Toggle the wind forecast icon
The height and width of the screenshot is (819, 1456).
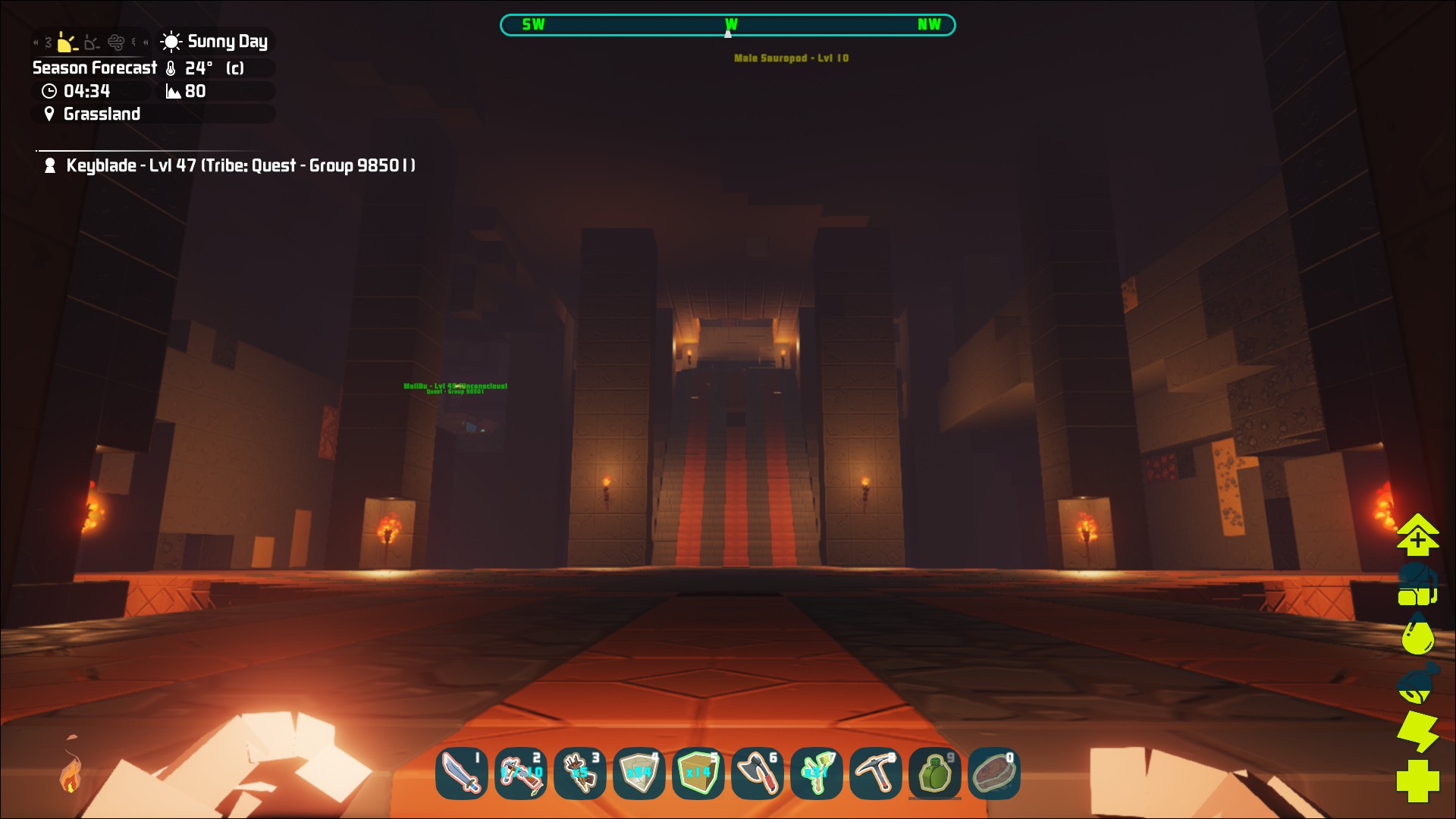[x=115, y=43]
